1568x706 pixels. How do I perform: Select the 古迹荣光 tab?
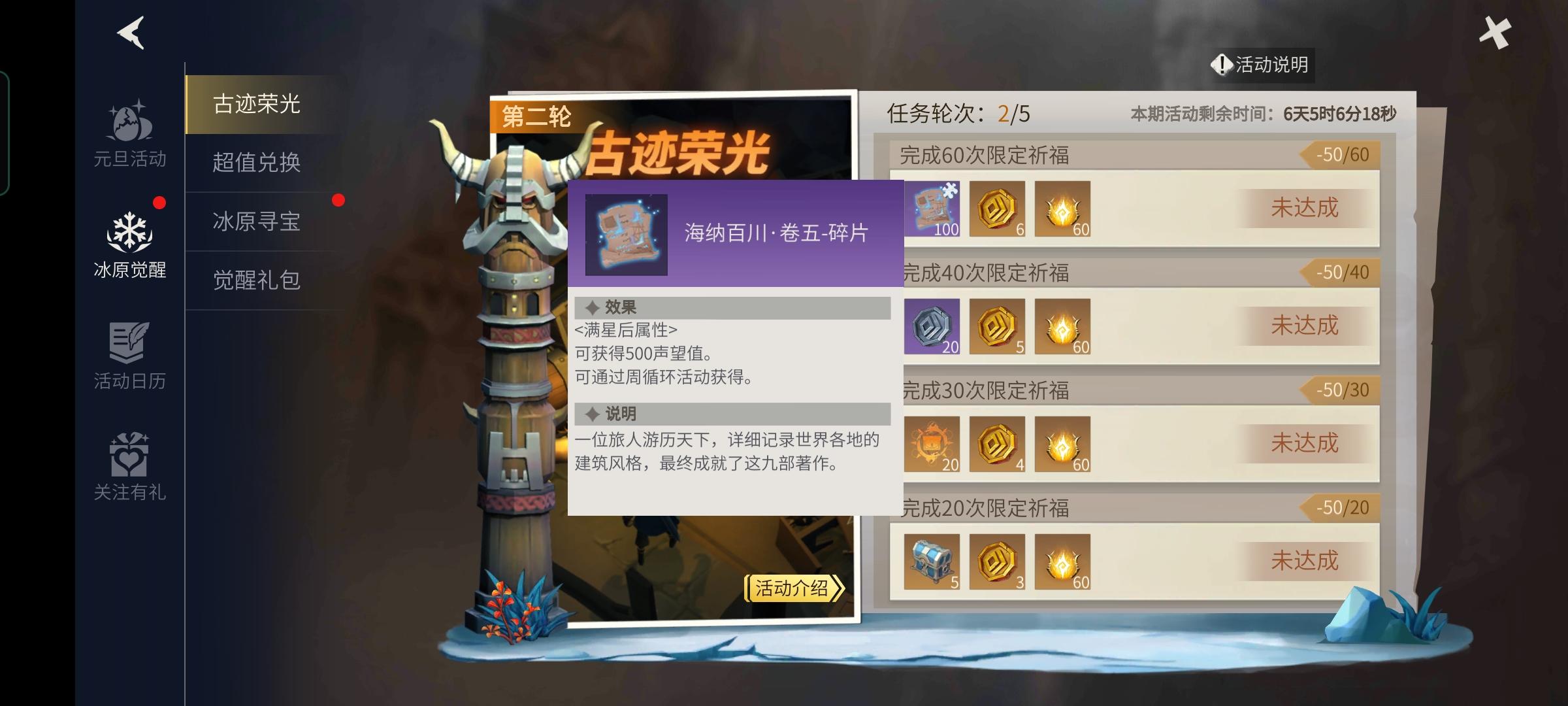[x=257, y=105]
